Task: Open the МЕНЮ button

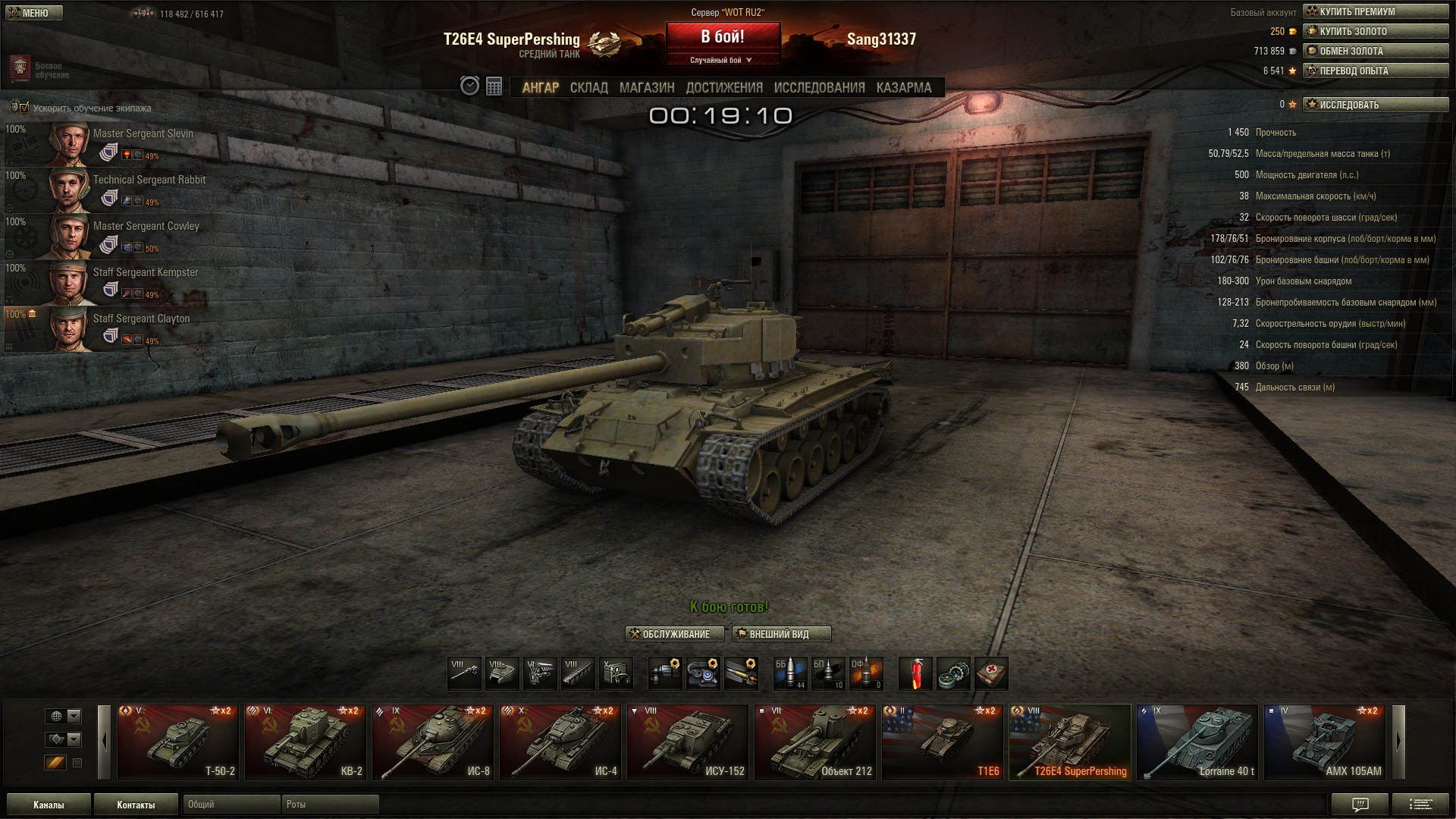Action: [x=33, y=13]
